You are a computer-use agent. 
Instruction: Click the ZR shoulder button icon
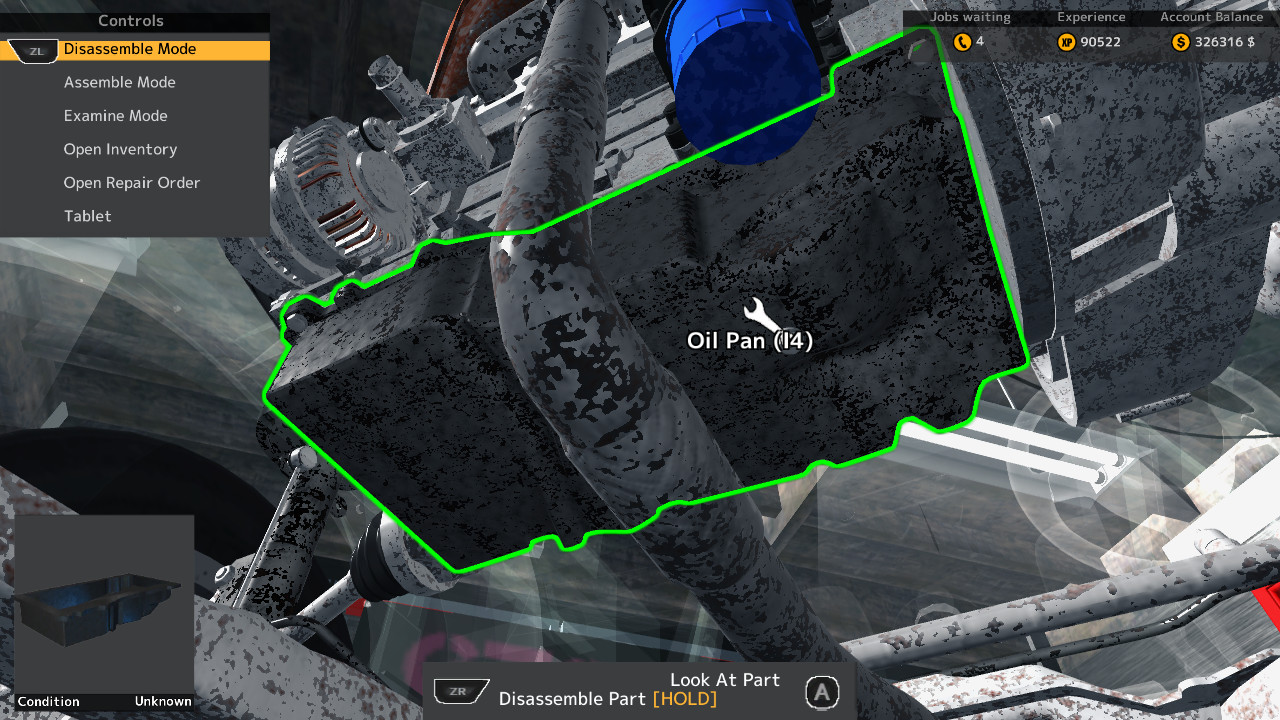[x=461, y=690]
